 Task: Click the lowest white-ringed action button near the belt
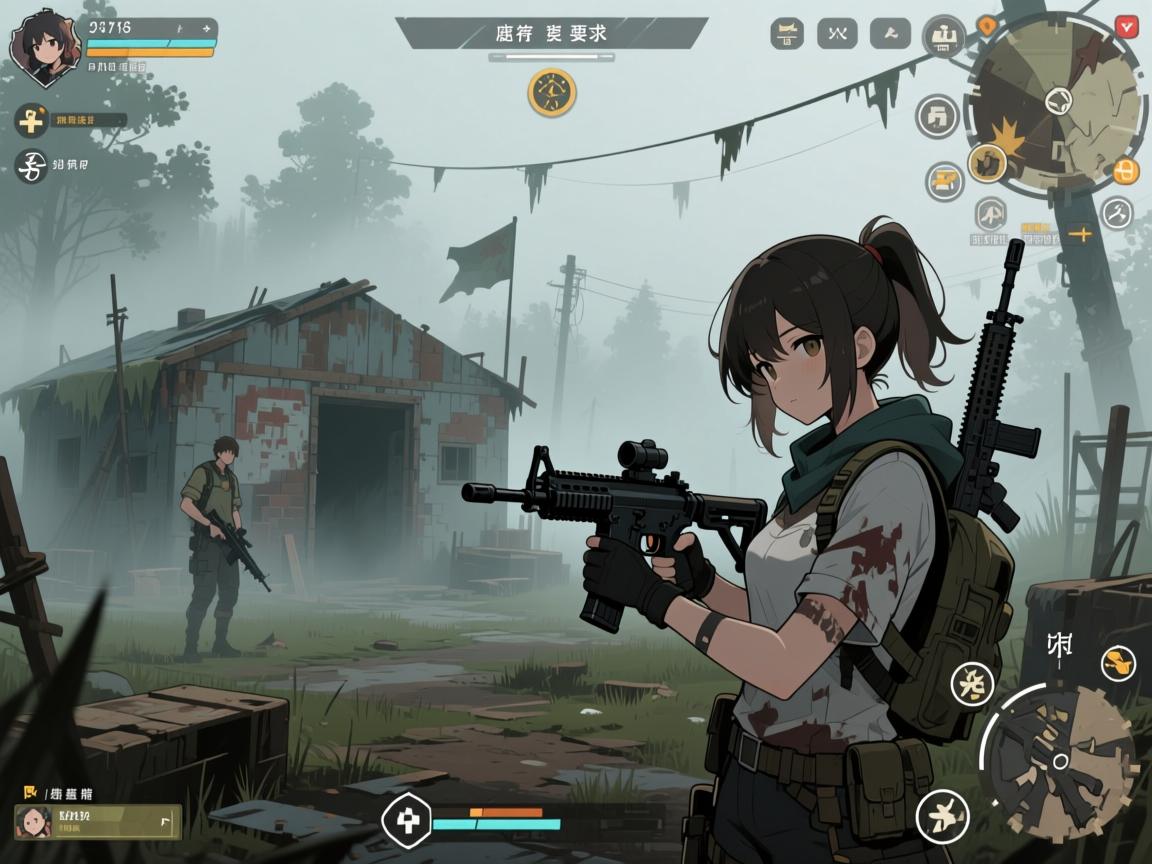pos(942,814)
